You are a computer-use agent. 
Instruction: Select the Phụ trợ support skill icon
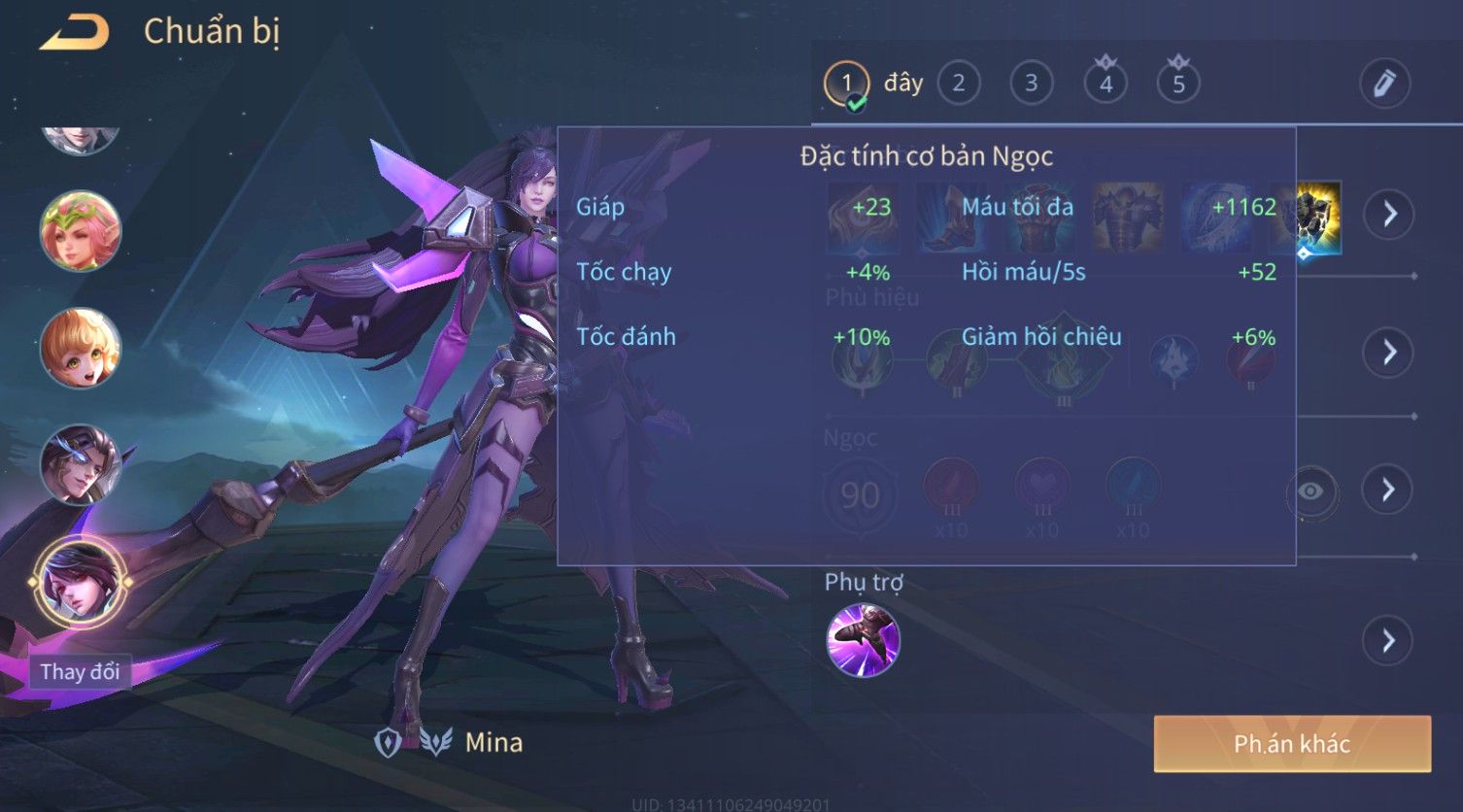tap(863, 640)
